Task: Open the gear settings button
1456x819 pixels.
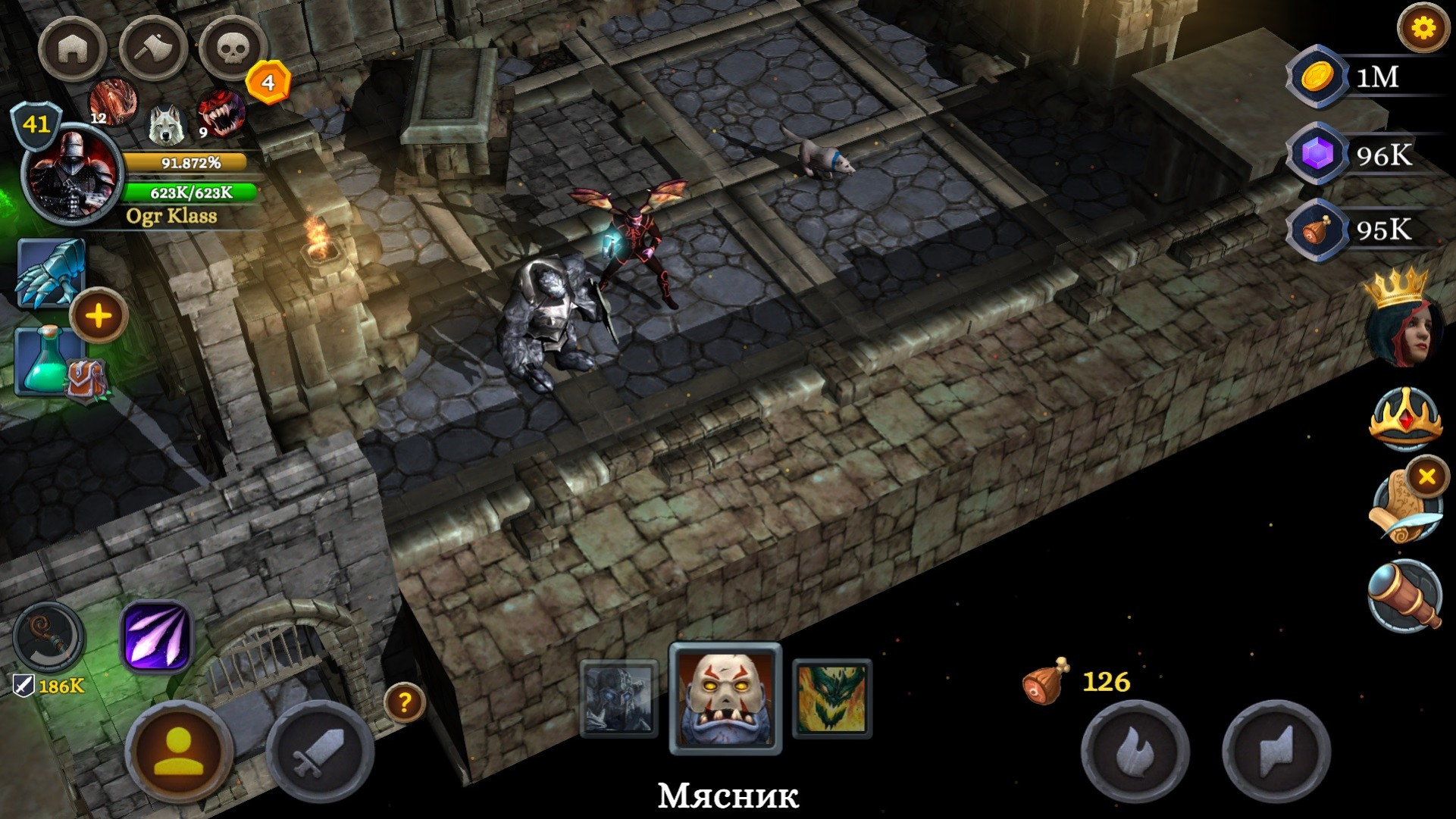Action: click(x=1423, y=29)
